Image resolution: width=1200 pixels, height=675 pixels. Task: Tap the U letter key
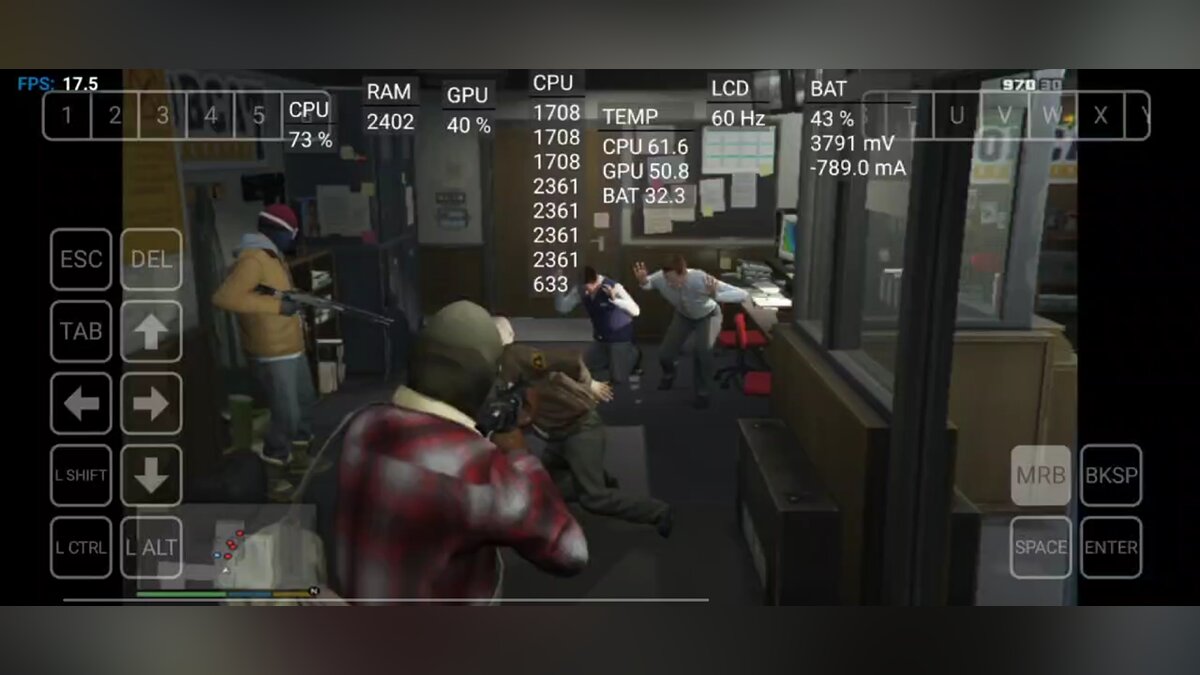(957, 116)
